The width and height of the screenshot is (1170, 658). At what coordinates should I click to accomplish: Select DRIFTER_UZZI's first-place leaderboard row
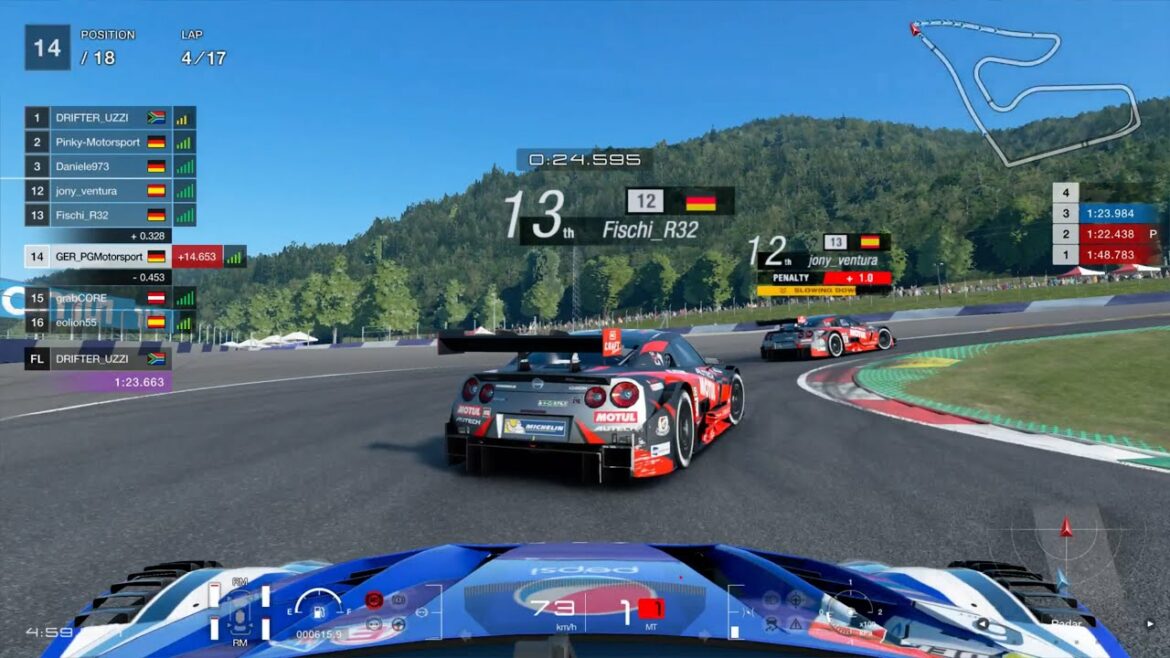[x=100, y=118]
